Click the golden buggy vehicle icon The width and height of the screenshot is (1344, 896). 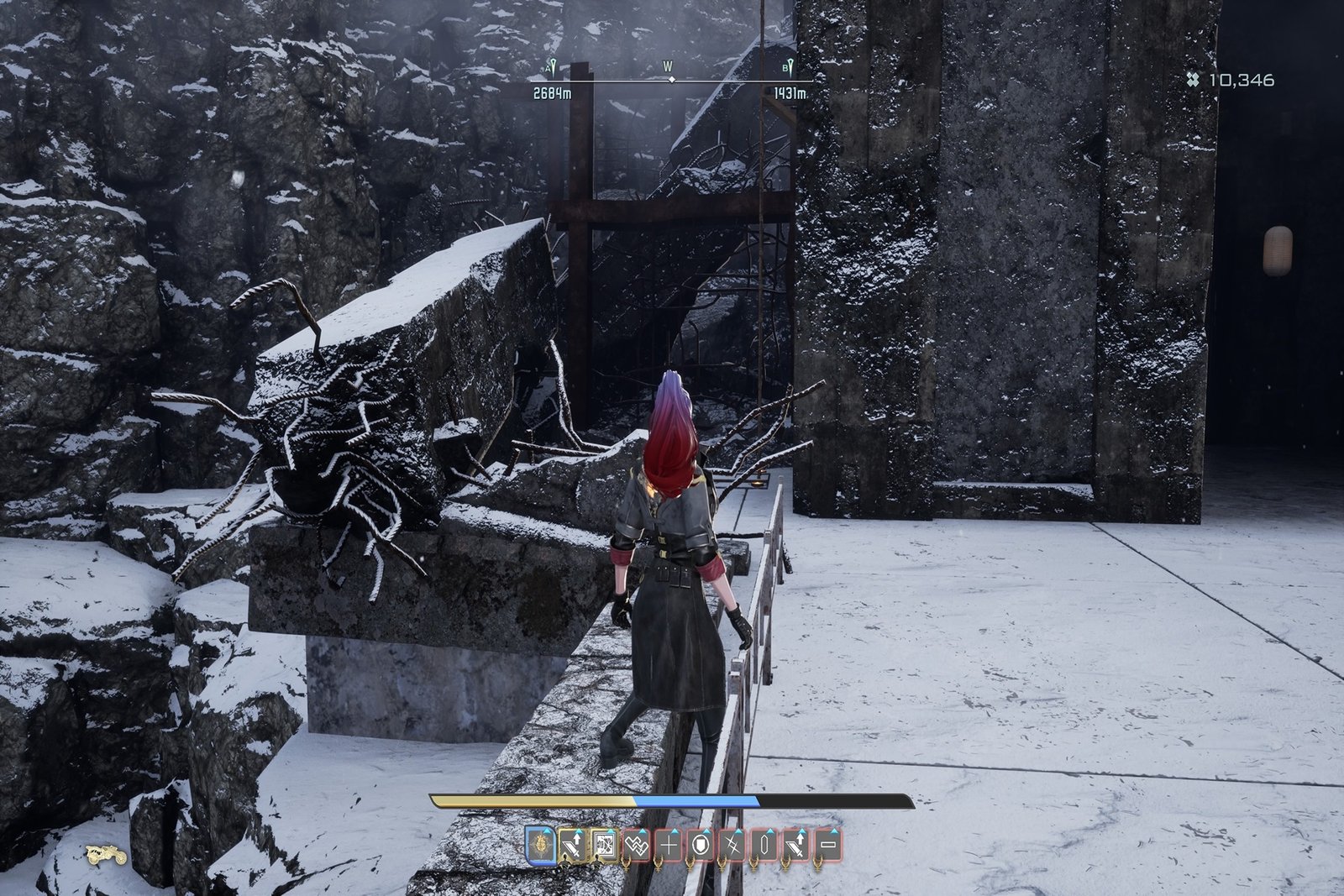(107, 855)
